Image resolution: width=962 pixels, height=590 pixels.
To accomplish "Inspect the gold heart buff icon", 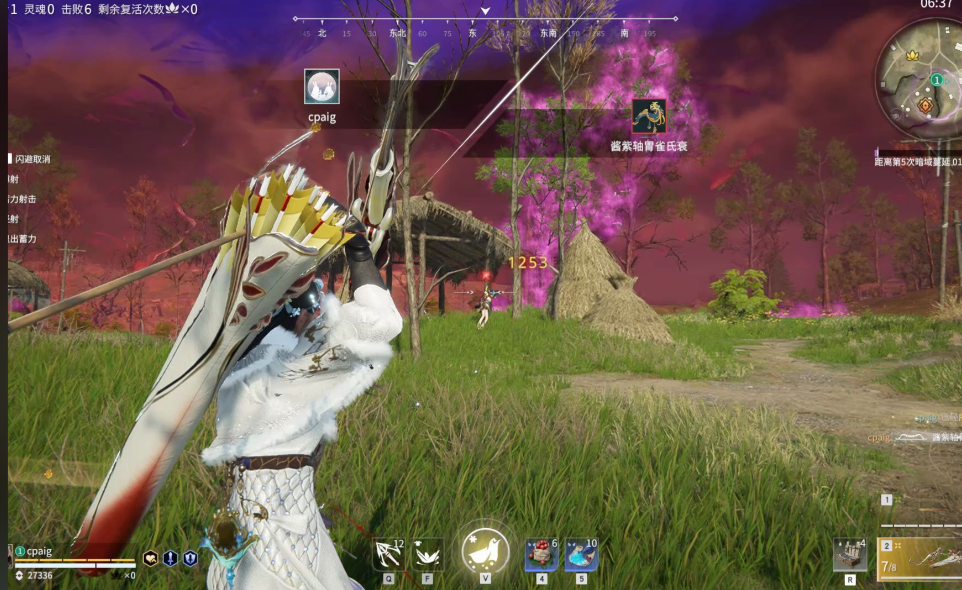I will tap(151, 559).
